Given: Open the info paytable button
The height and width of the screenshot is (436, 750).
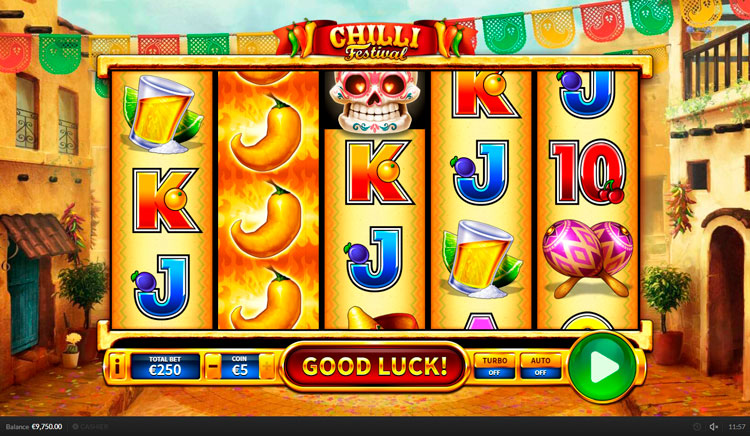Looking at the screenshot, I should pyautogui.click(x=117, y=367).
